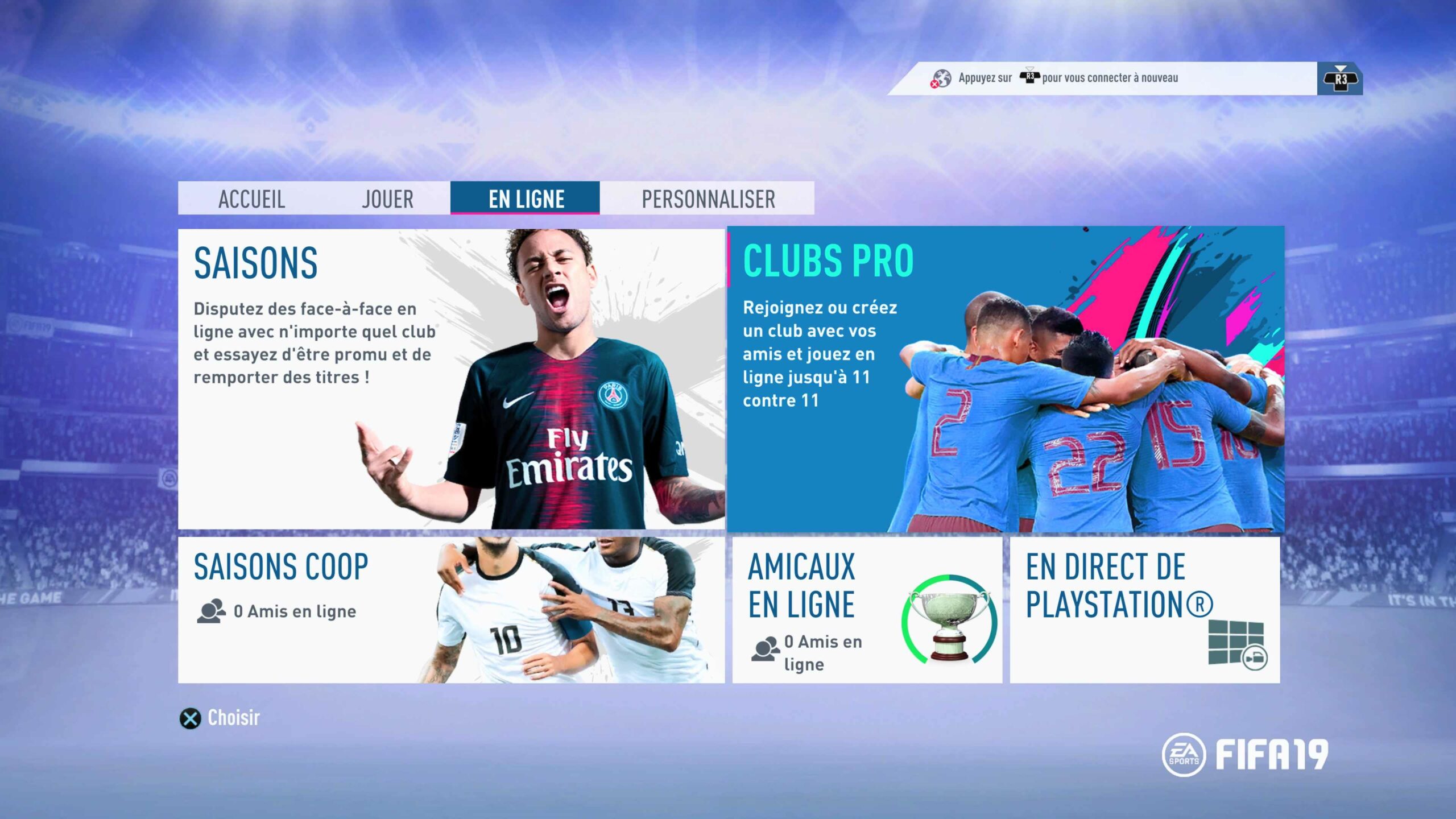The image size is (1456, 819).
Task: Select the friends icon inside Amicaux en Ligne tile
Action: click(x=765, y=647)
